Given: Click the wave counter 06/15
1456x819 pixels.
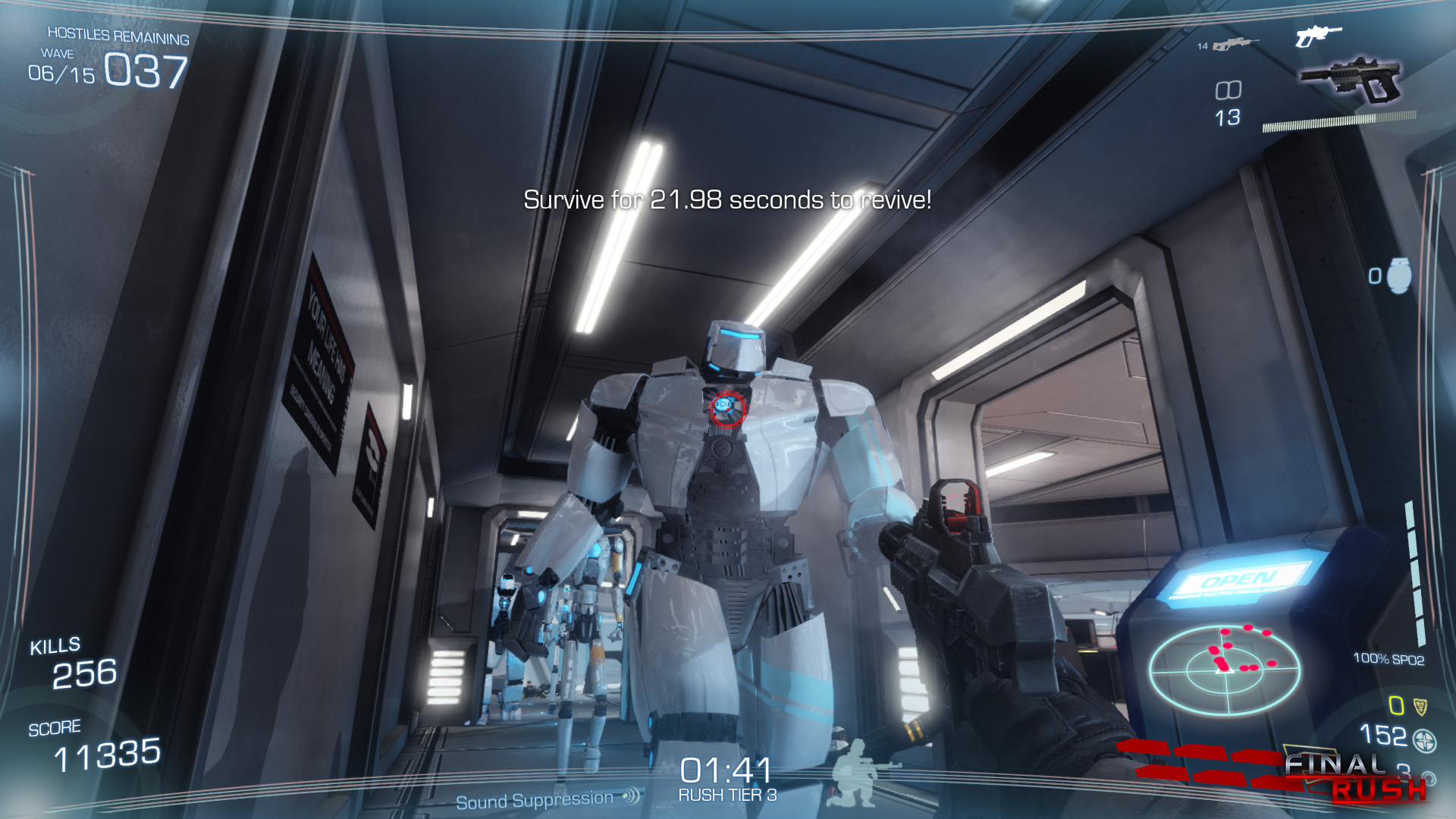Looking at the screenshot, I should point(61,74).
